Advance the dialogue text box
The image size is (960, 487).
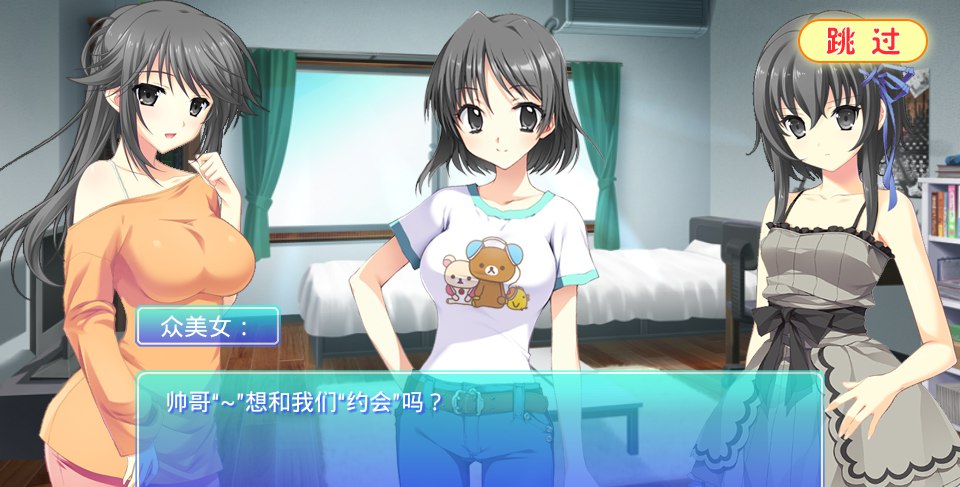coord(479,429)
